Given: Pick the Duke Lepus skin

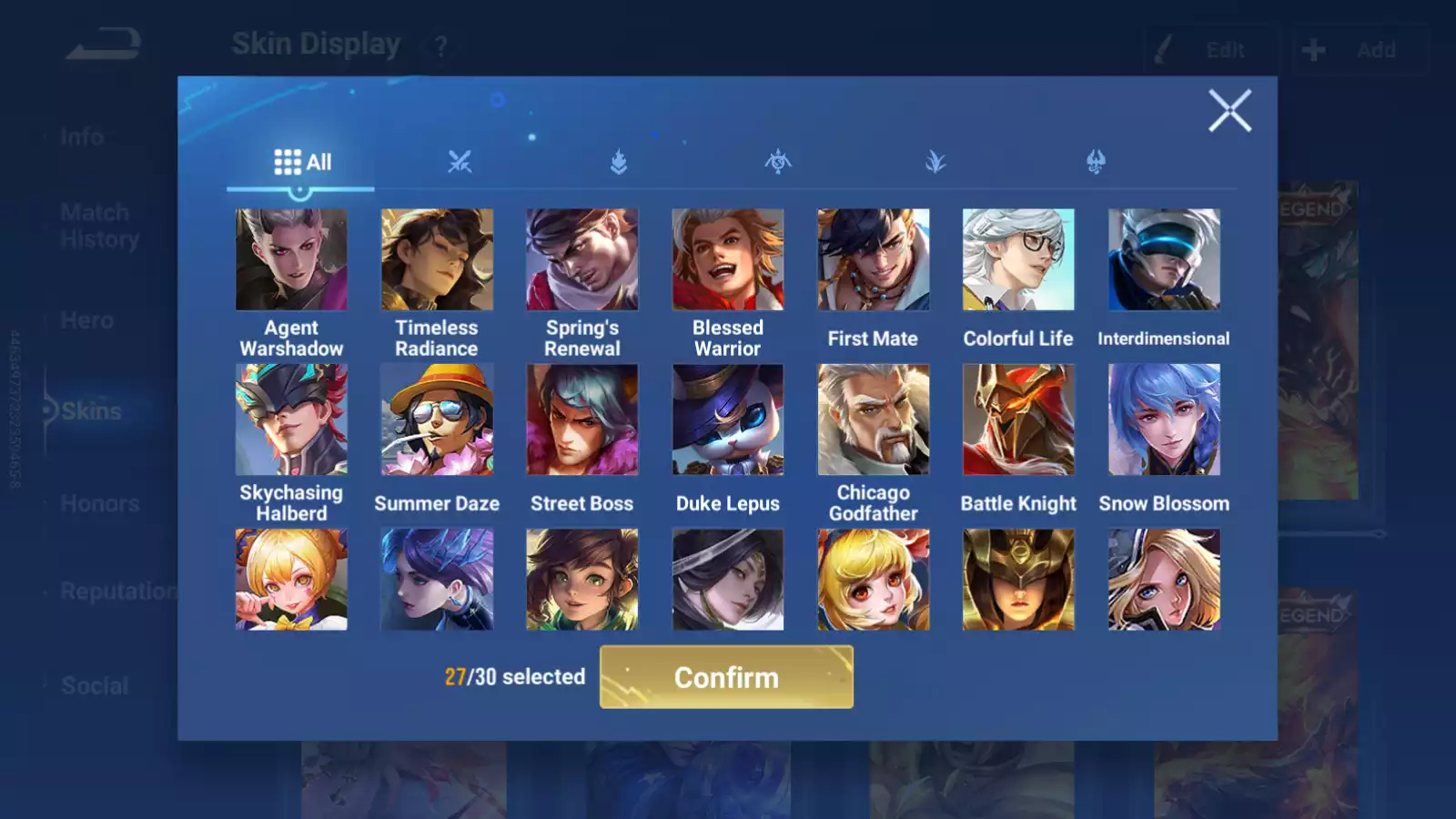Looking at the screenshot, I should [x=728, y=420].
